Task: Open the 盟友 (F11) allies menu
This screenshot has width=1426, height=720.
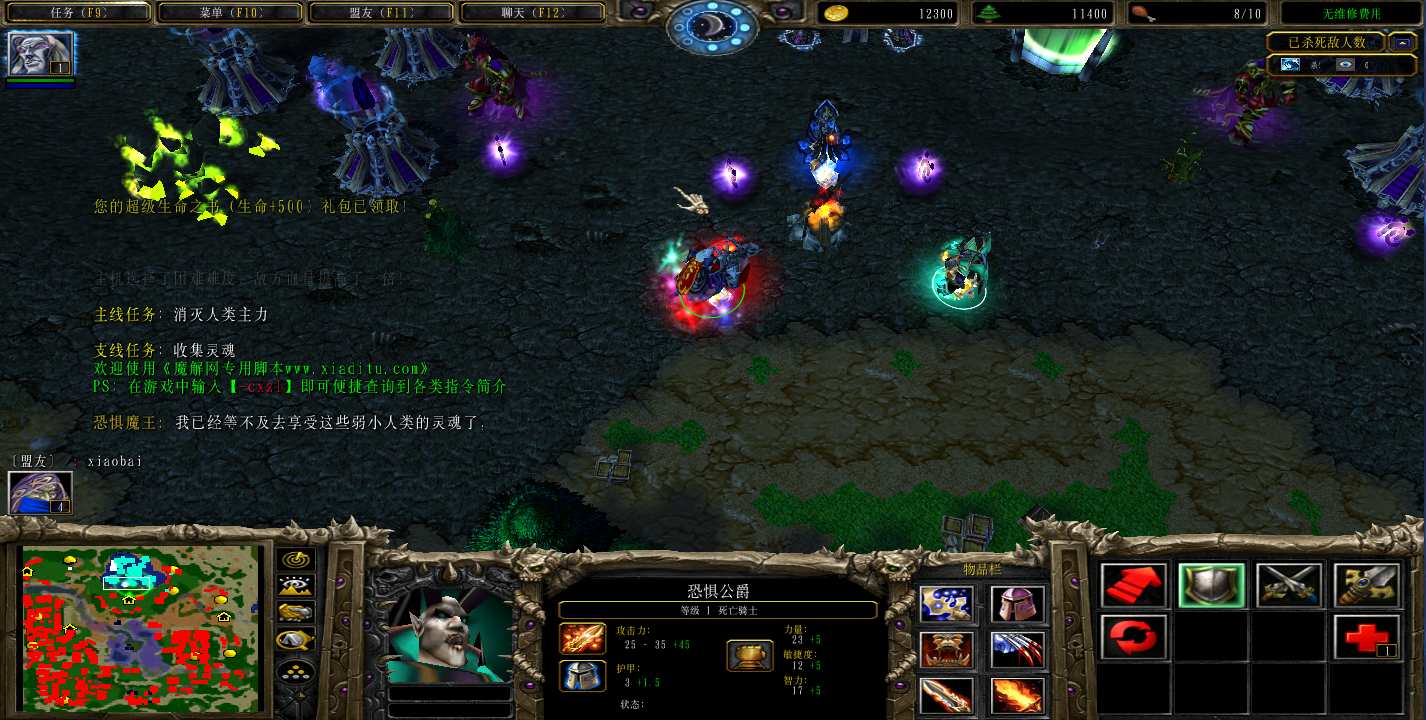Action: 381,13
